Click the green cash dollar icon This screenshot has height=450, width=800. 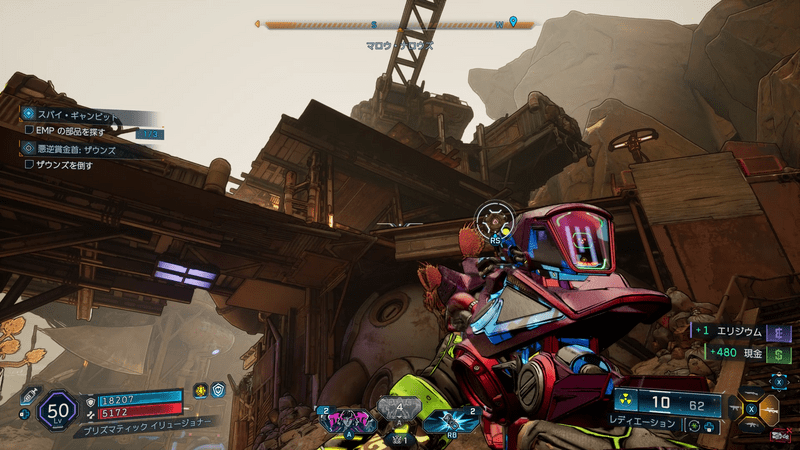(x=777, y=353)
